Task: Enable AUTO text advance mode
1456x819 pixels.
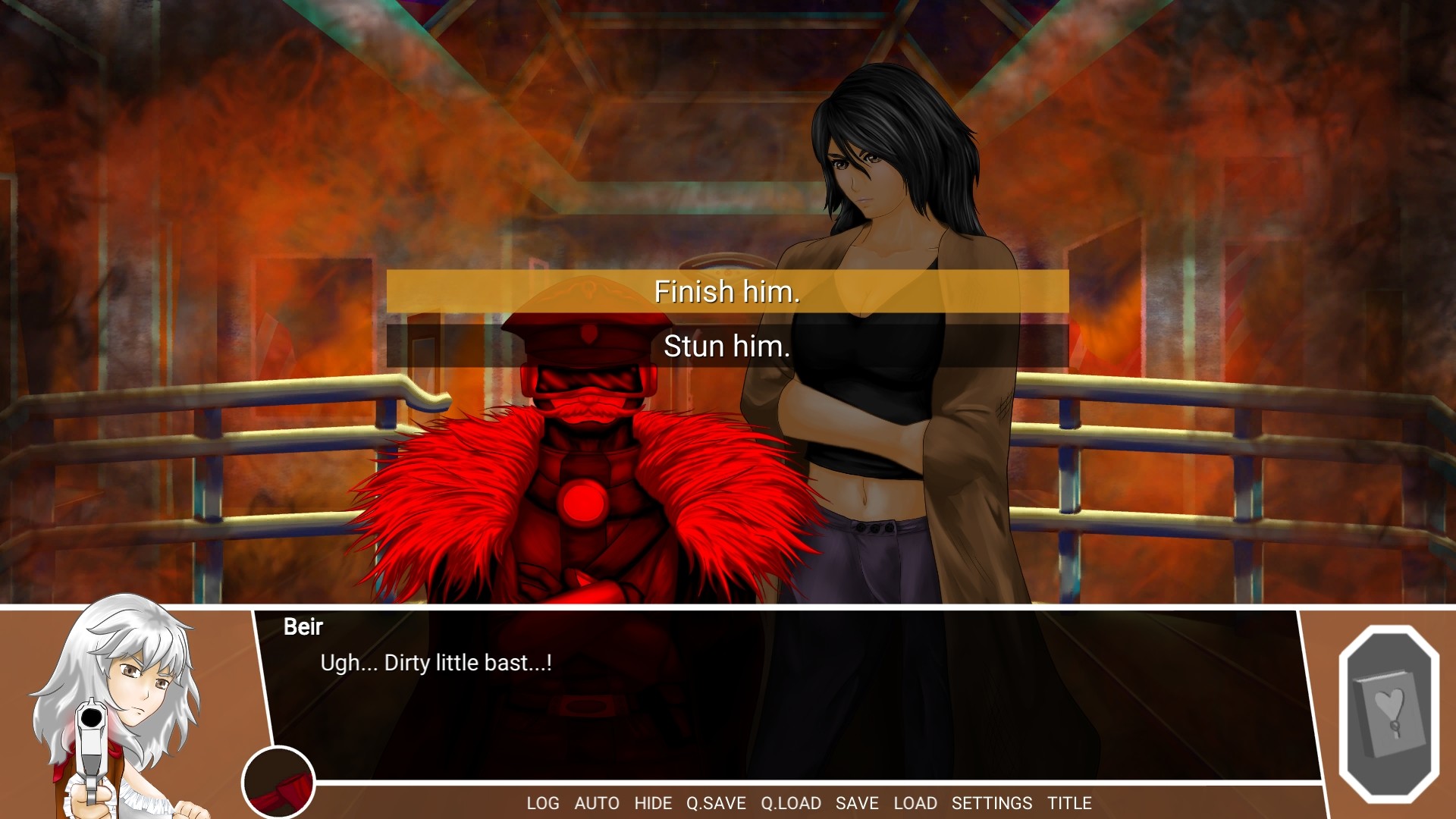Action: 598,803
